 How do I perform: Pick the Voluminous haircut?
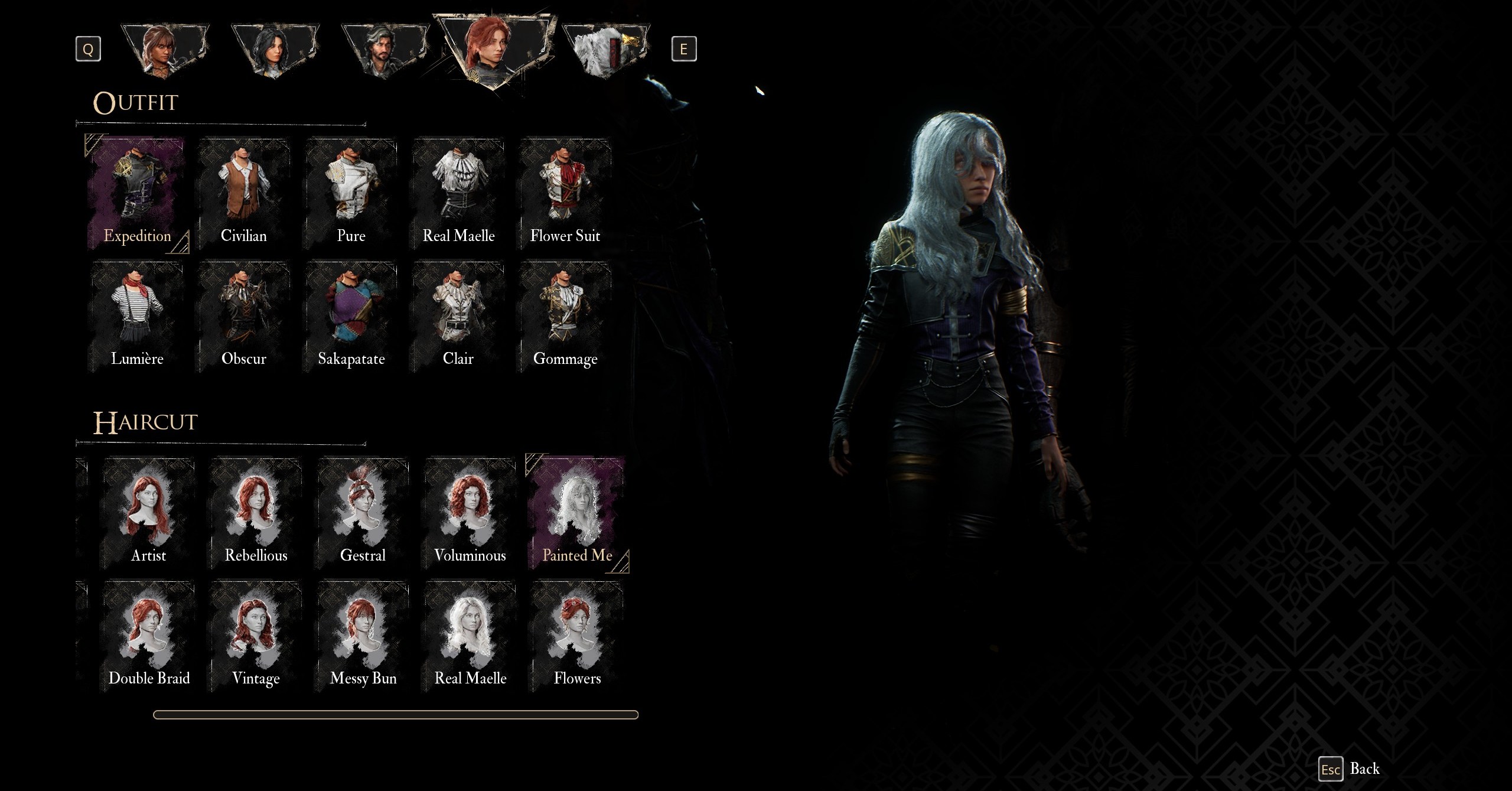point(470,513)
